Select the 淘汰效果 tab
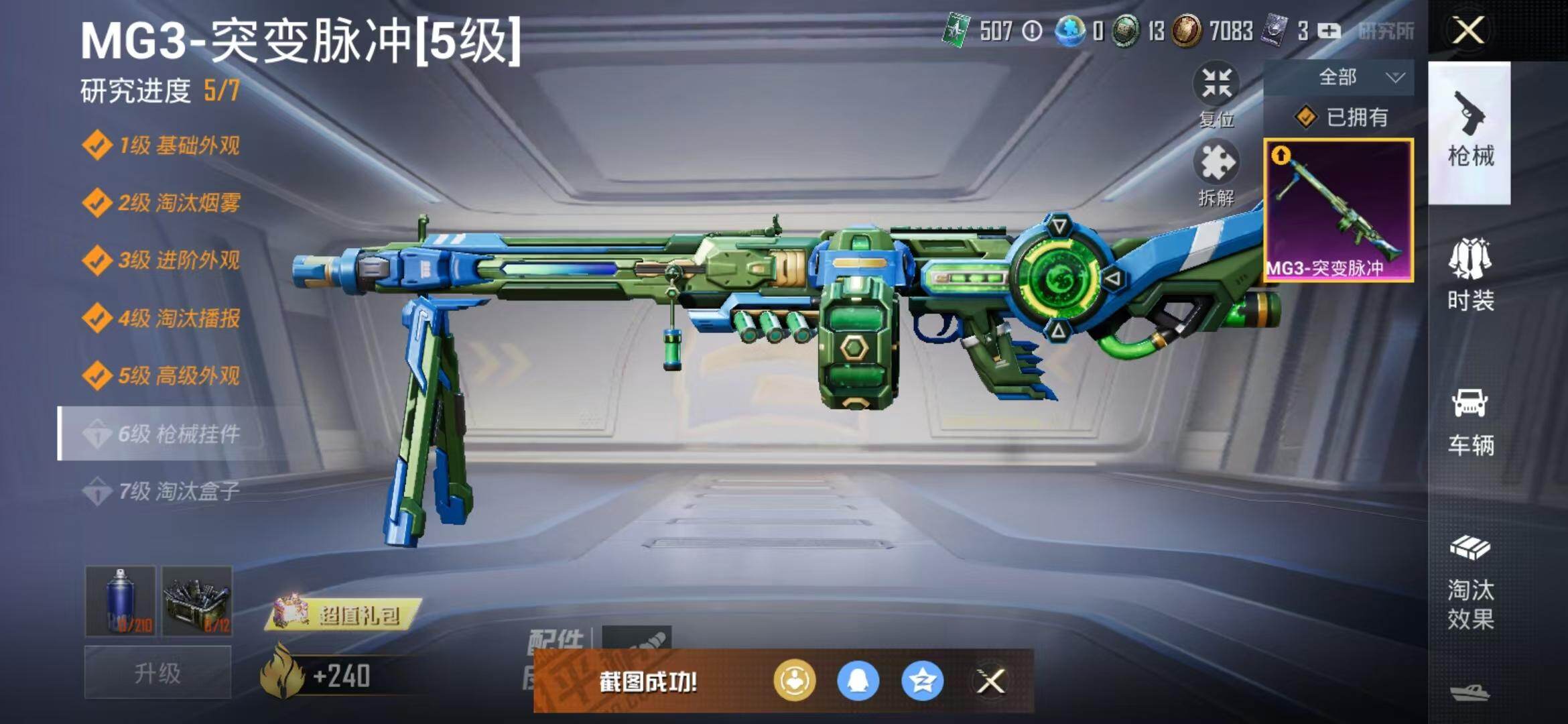 (1469, 583)
